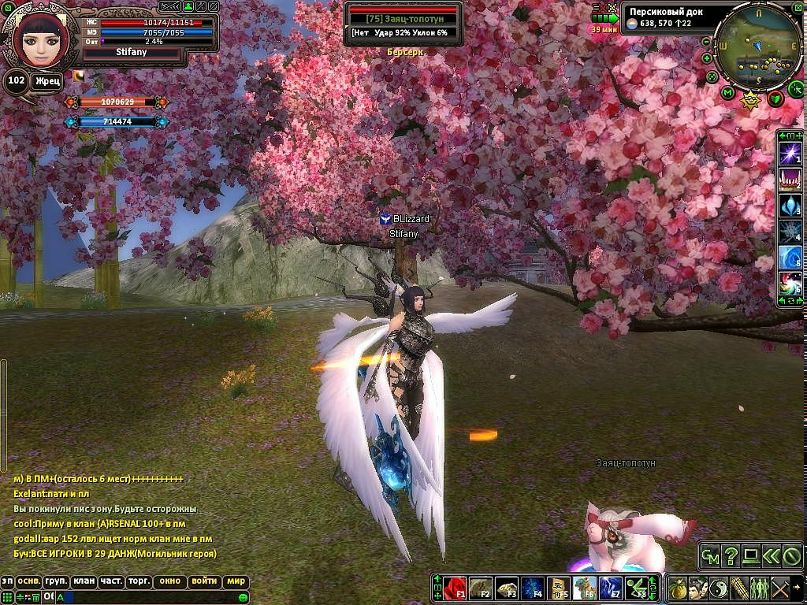The width and height of the screenshot is (807, 605).
Task: Click the red rose F1 hotbar slot
Action: [x=456, y=587]
